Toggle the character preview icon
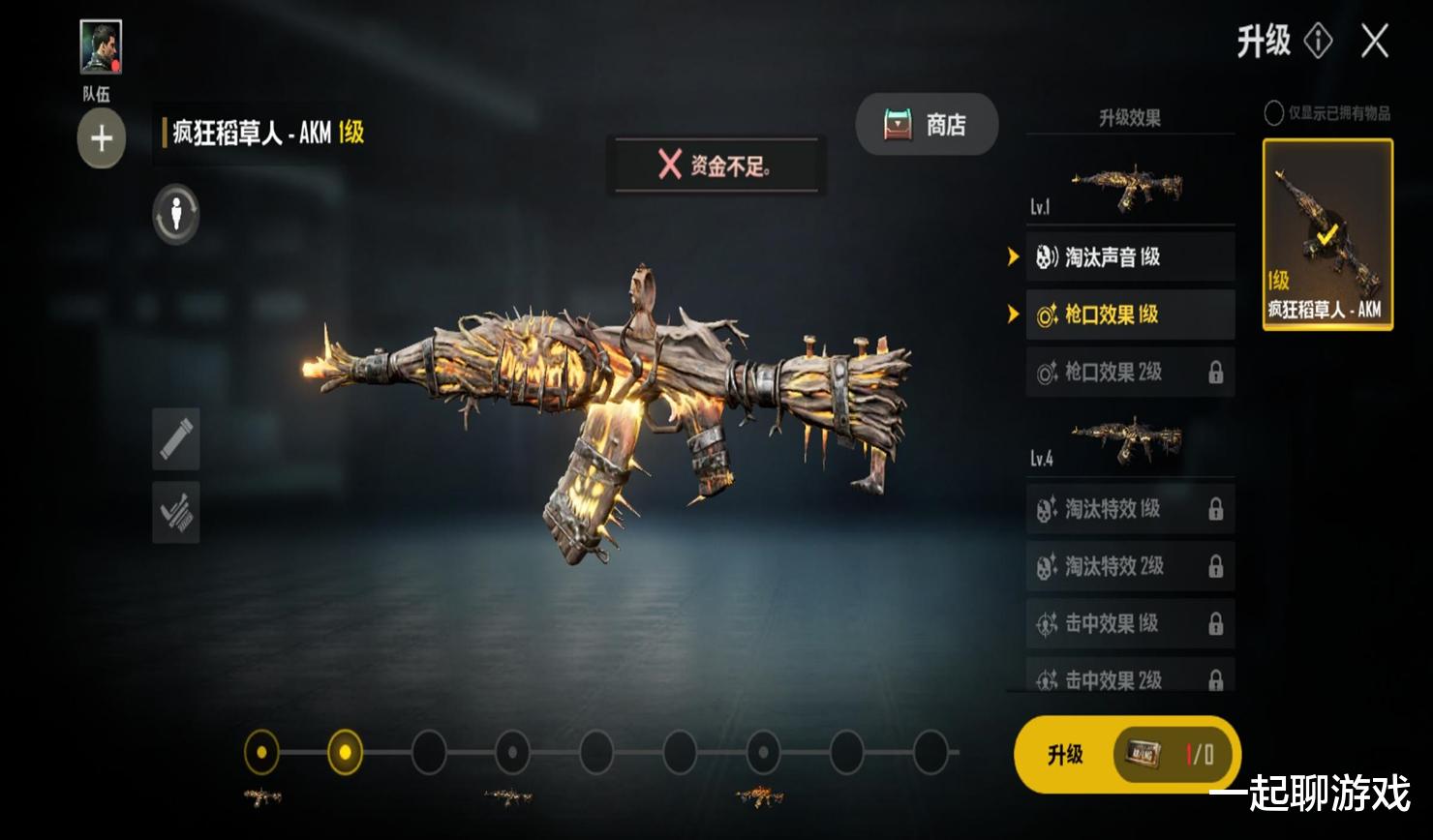This screenshot has width=1433, height=840. point(176,214)
